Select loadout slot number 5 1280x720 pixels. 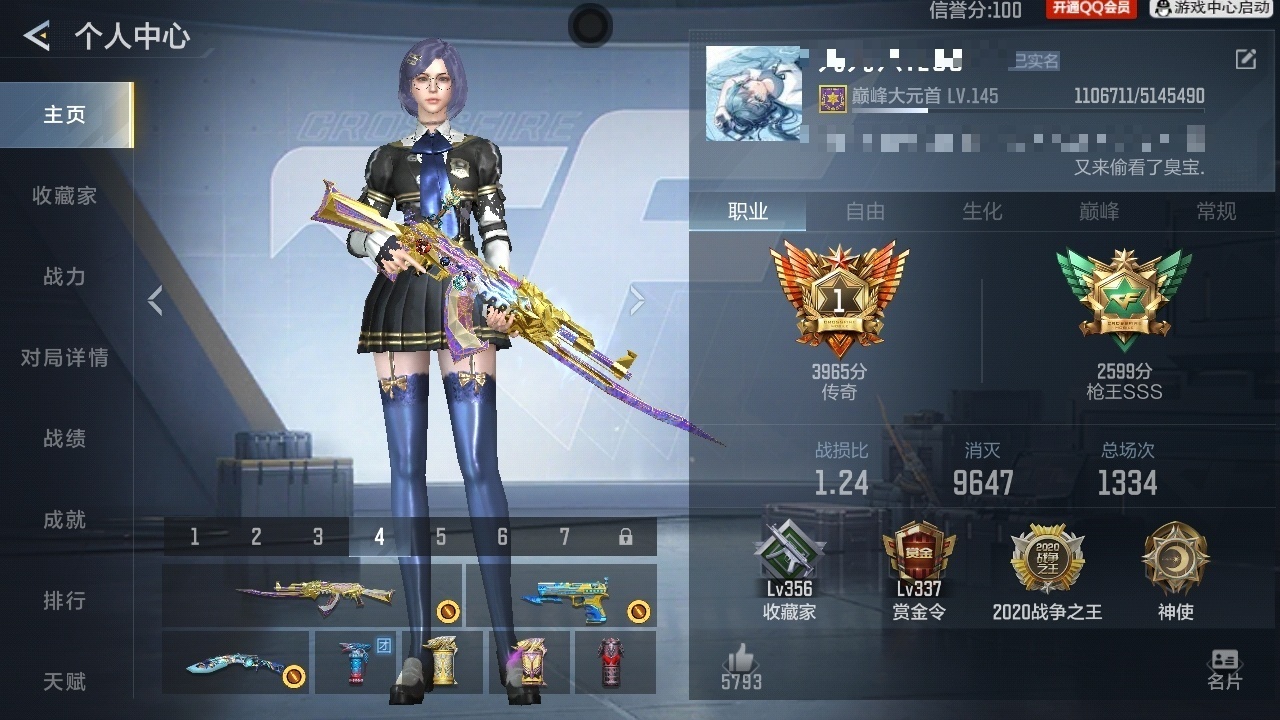[440, 537]
